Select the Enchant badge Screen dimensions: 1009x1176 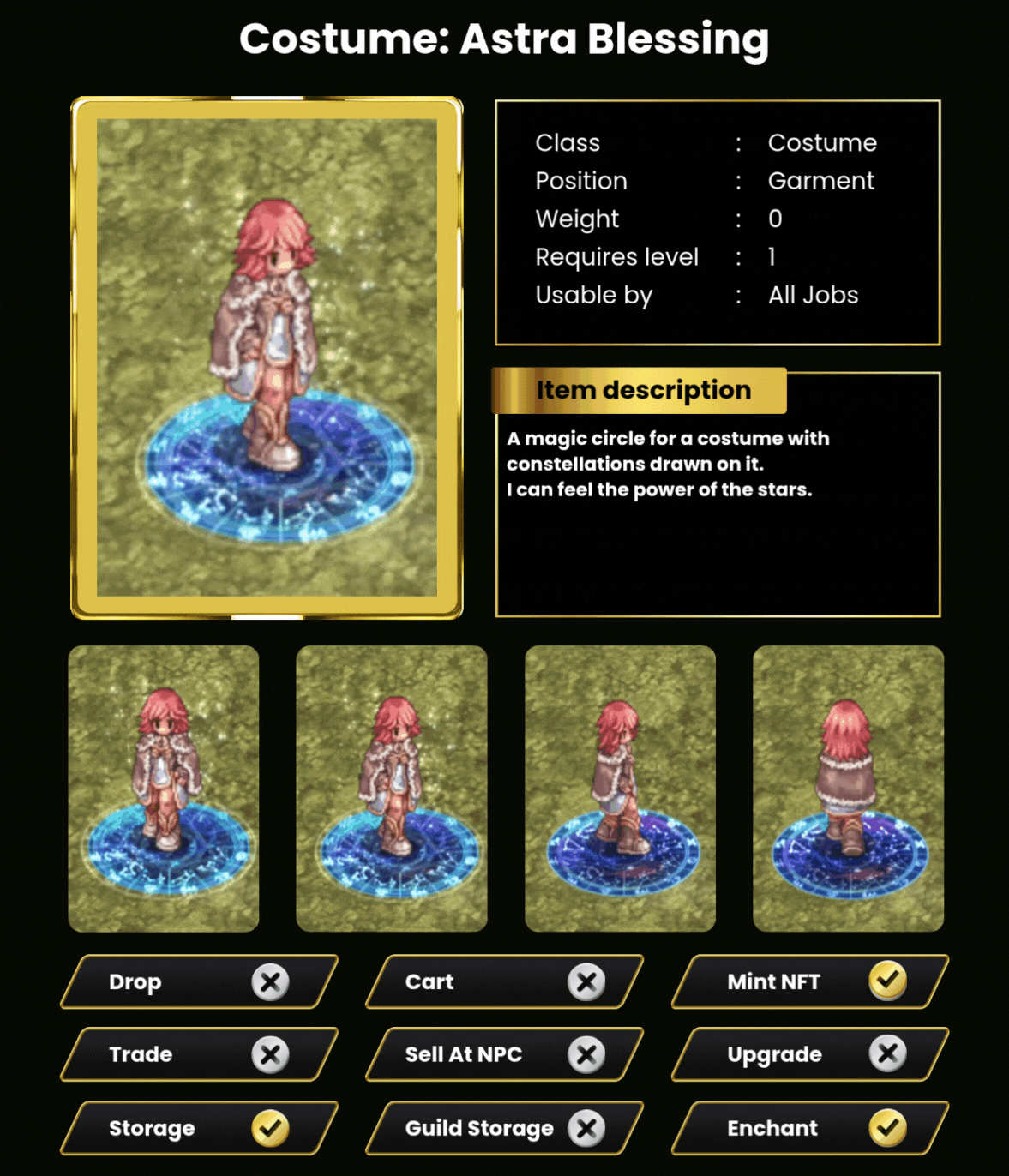(x=810, y=1128)
